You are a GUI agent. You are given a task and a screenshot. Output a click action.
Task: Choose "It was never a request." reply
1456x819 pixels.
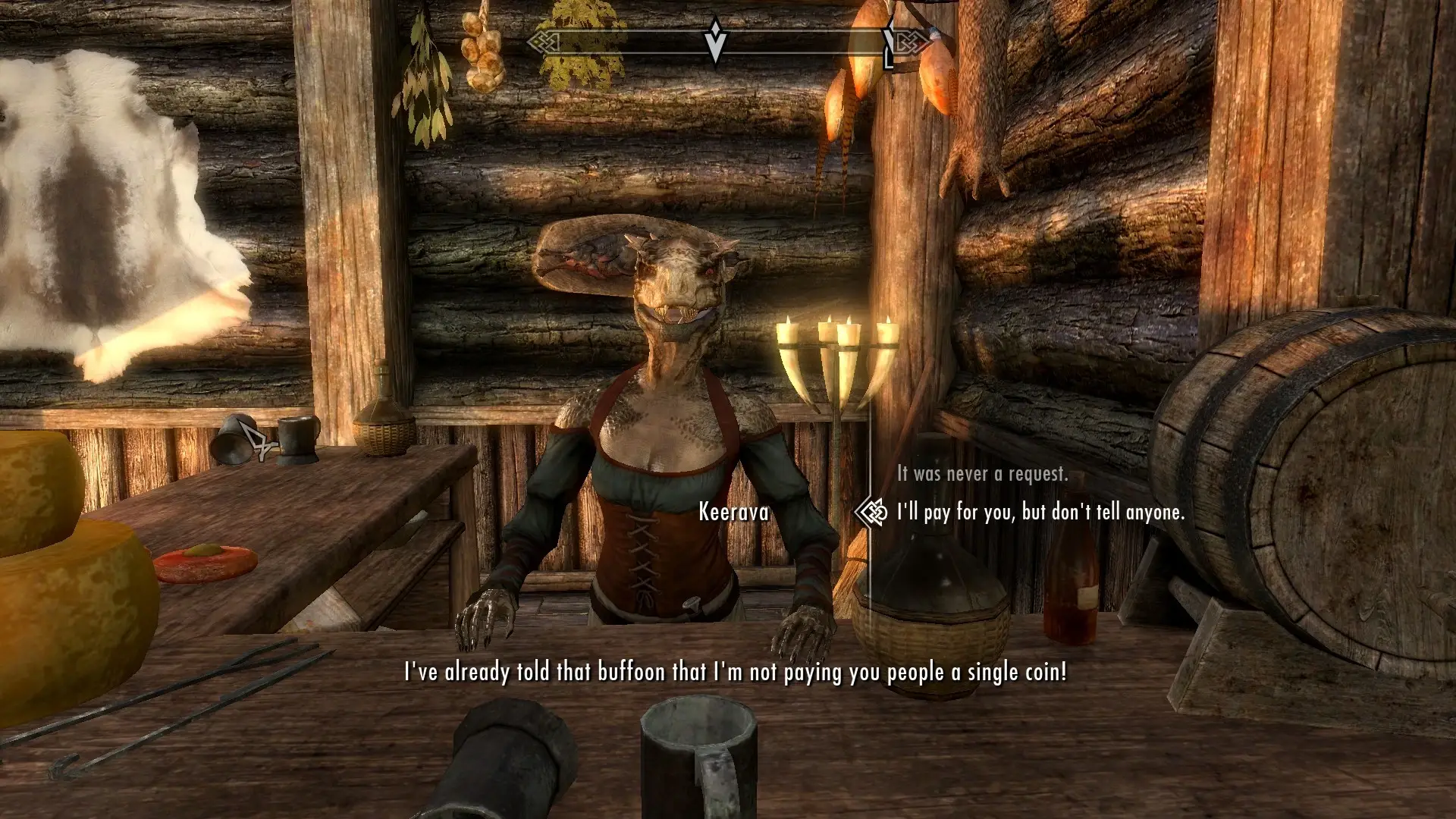[x=982, y=474]
